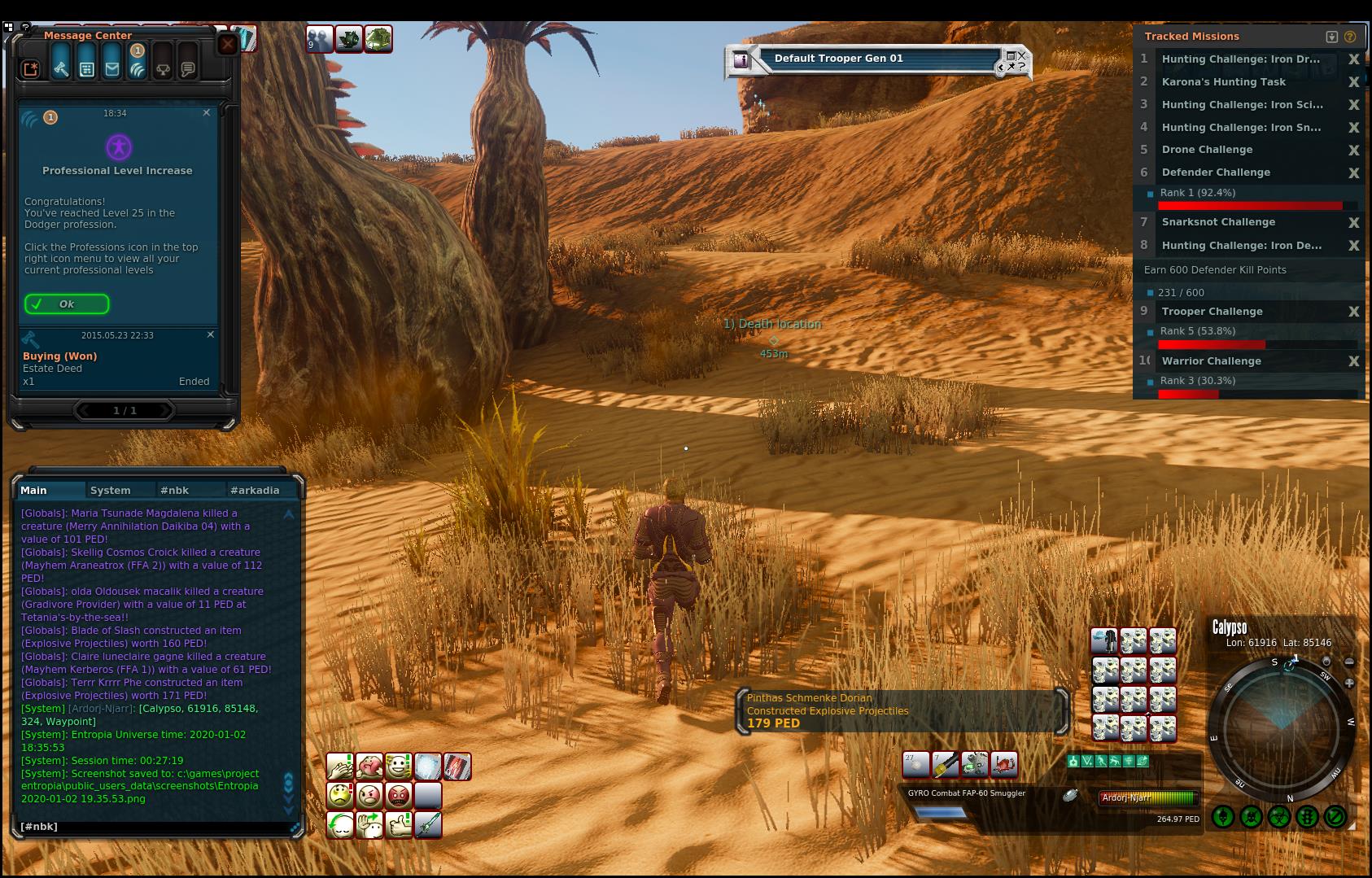This screenshot has height=878, width=1372.
Task: Close the Message Center window
Action: click(x=227, y=44)
